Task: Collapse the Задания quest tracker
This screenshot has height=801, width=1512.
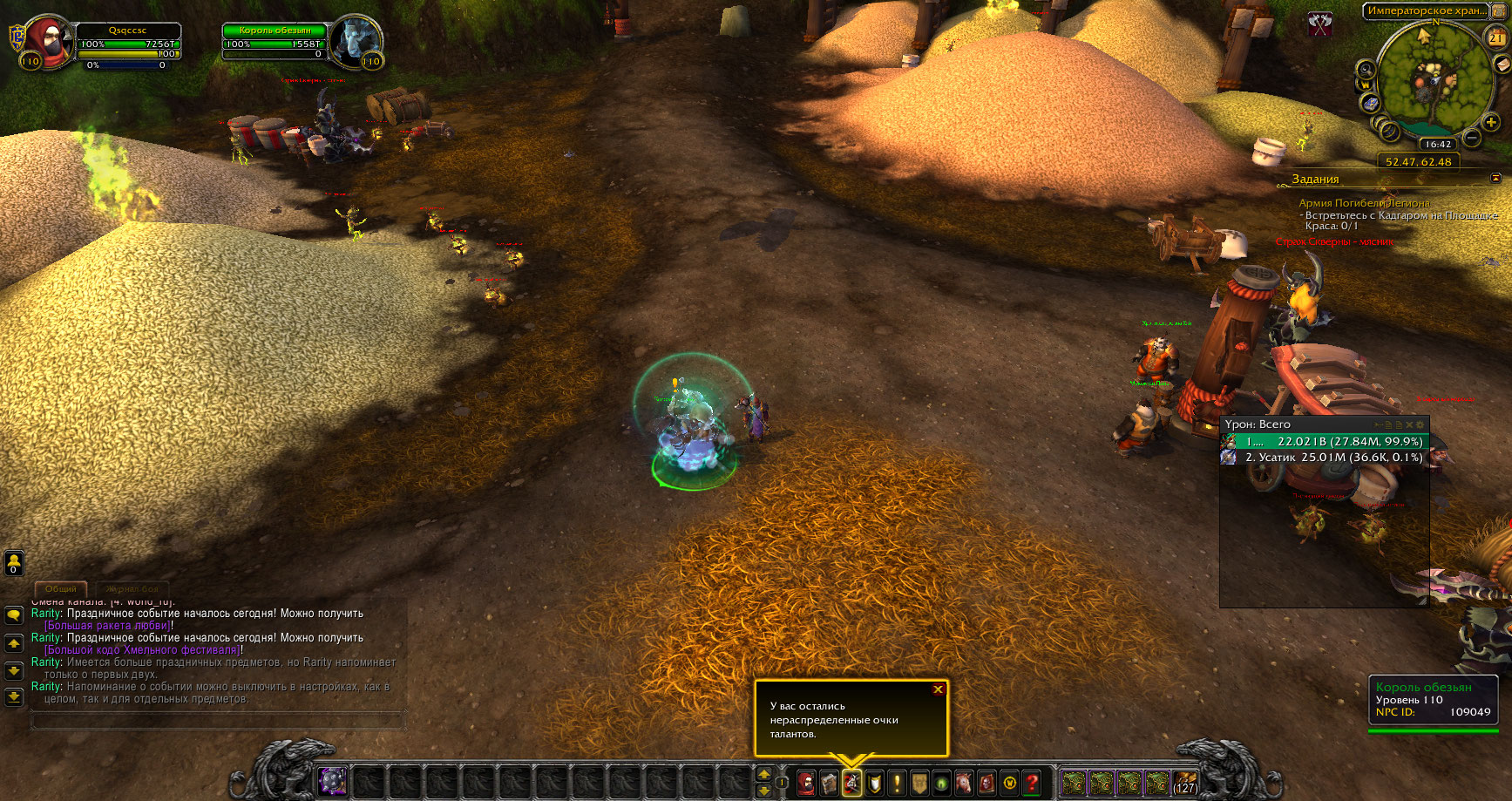Action: (x=1495, y=178)
